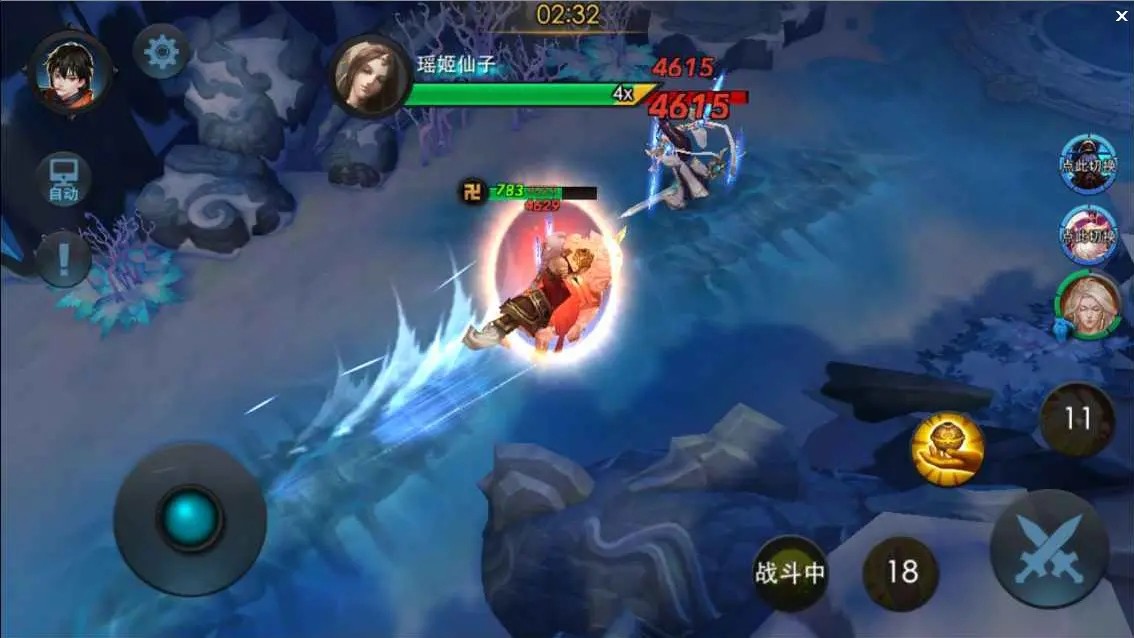1134x638 pixels.
Task: Activate the golden orb-in-hand skill
Action: tap(947, 449)
